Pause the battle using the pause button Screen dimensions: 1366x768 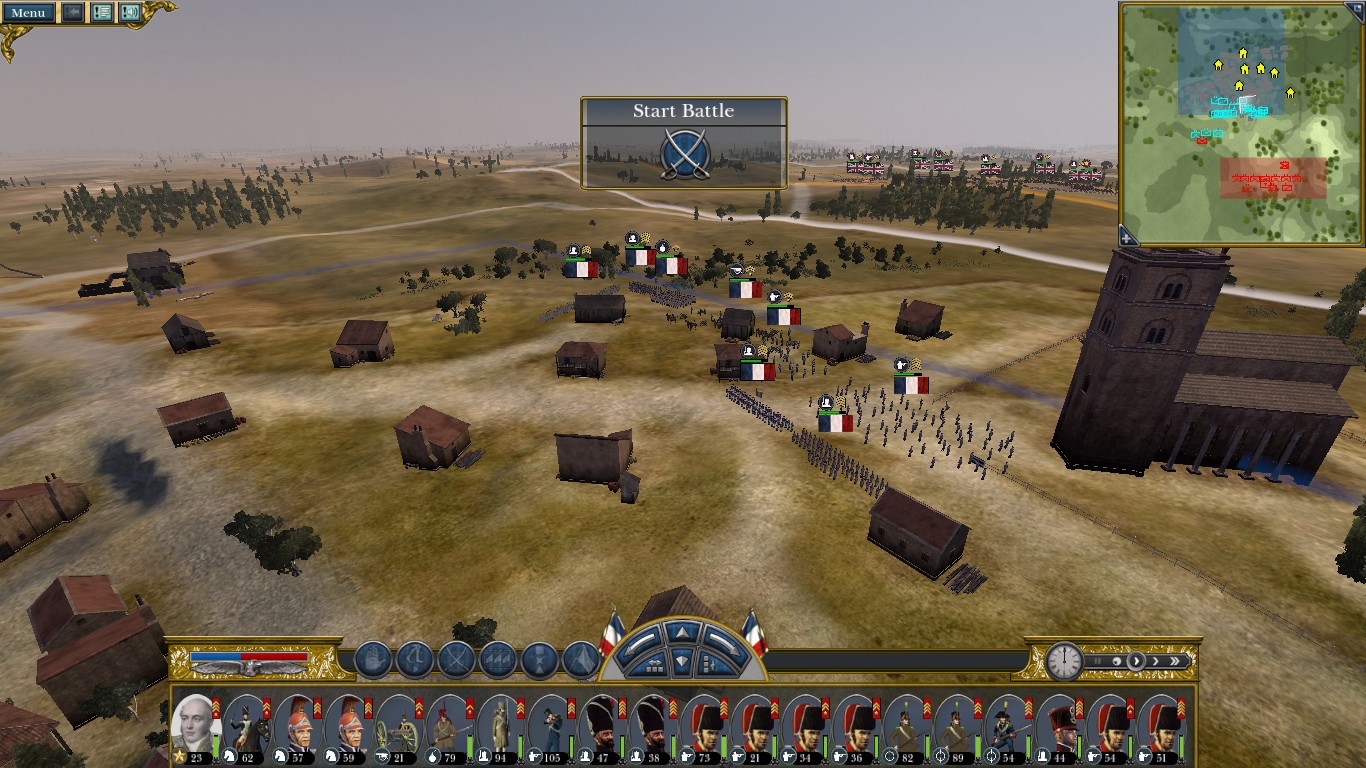[x=1098, y=661]
